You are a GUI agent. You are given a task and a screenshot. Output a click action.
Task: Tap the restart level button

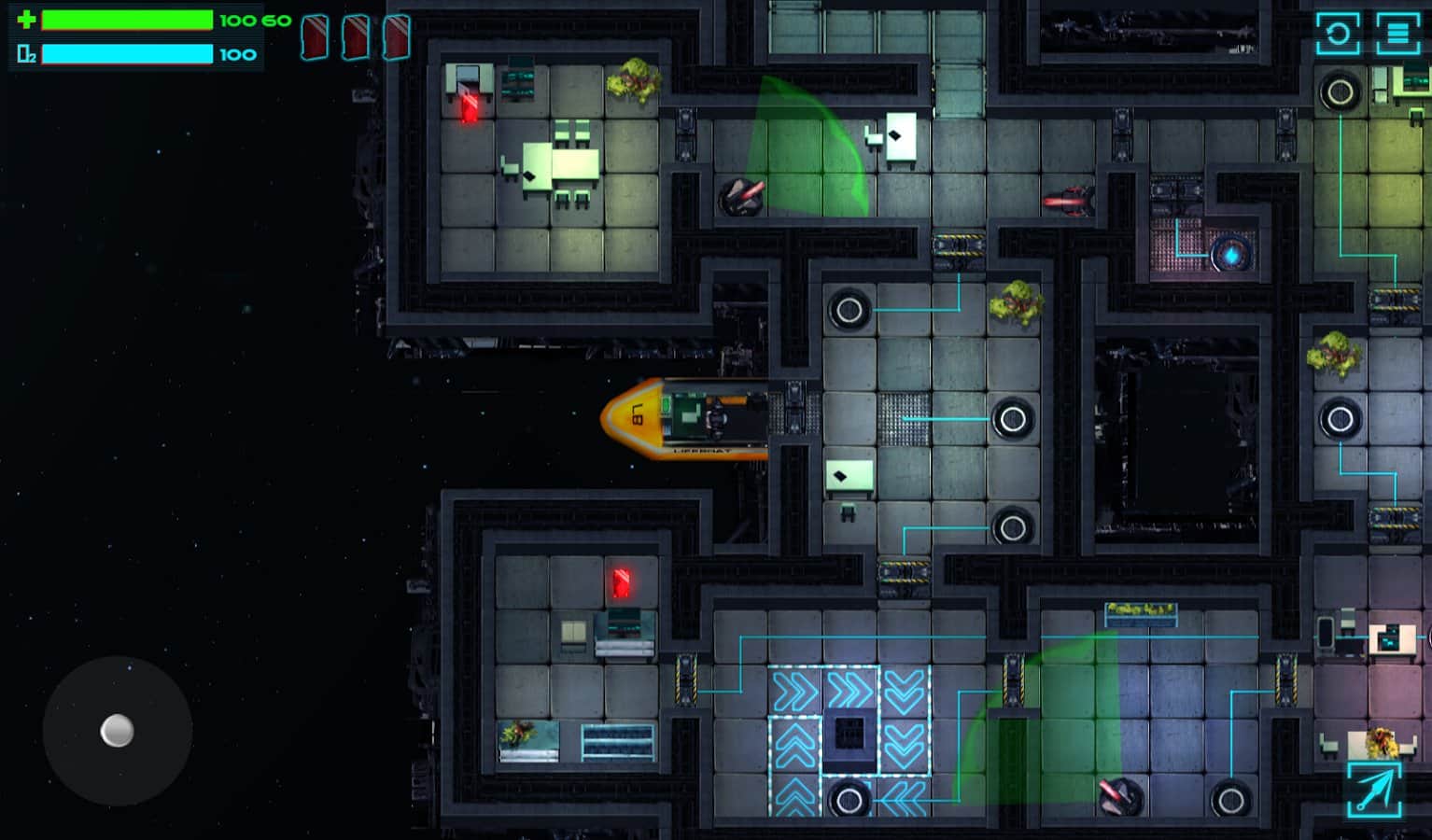(x=1338, y=35)
